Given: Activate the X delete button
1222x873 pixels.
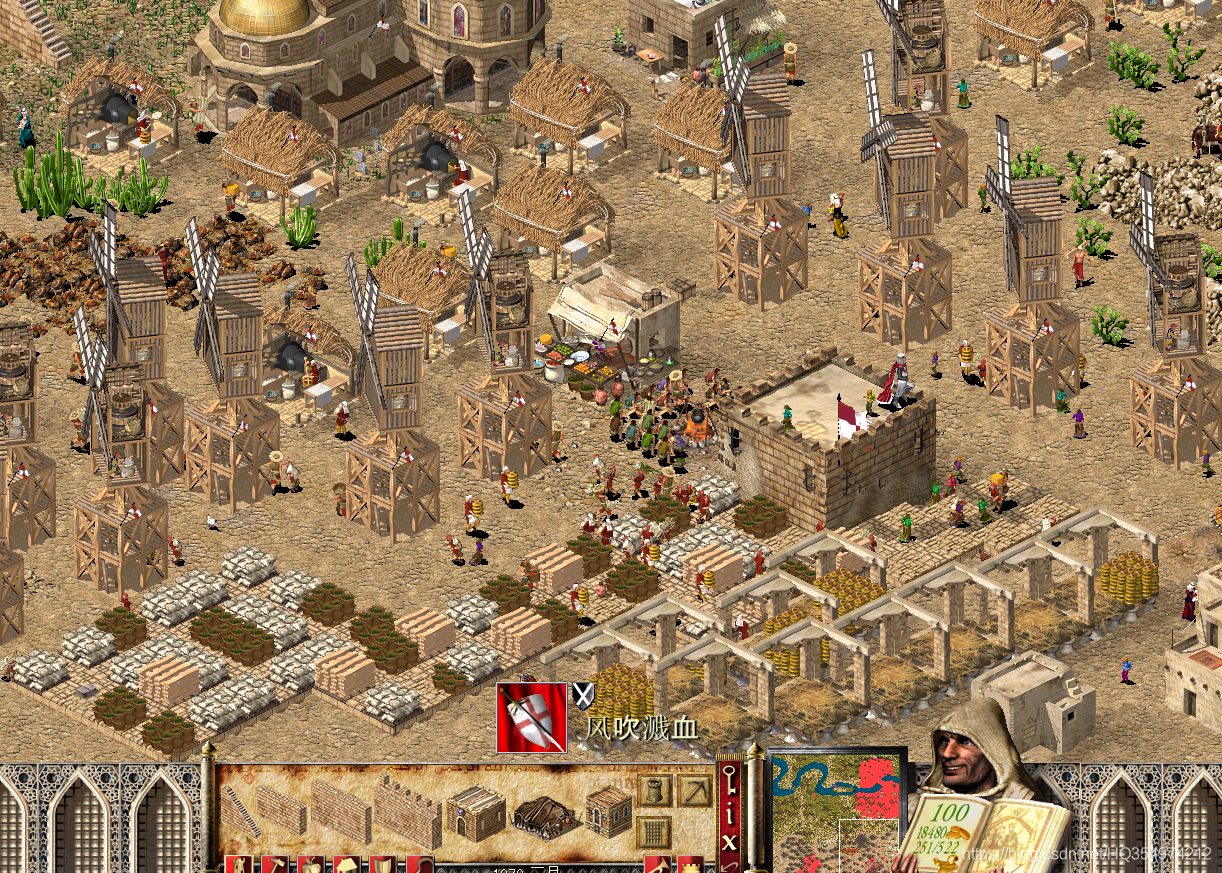Looking at the screenshot, I should 729,842.
